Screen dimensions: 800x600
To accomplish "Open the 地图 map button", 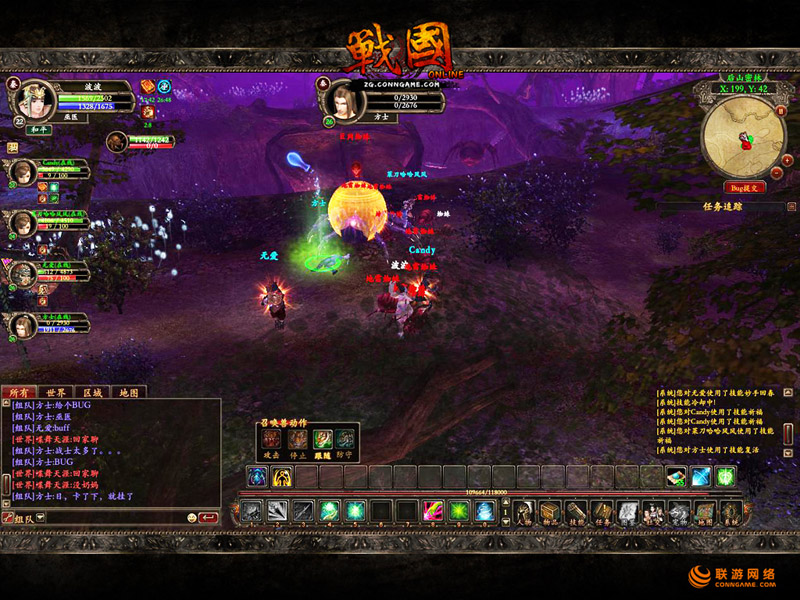I will (x=706, y=512).
